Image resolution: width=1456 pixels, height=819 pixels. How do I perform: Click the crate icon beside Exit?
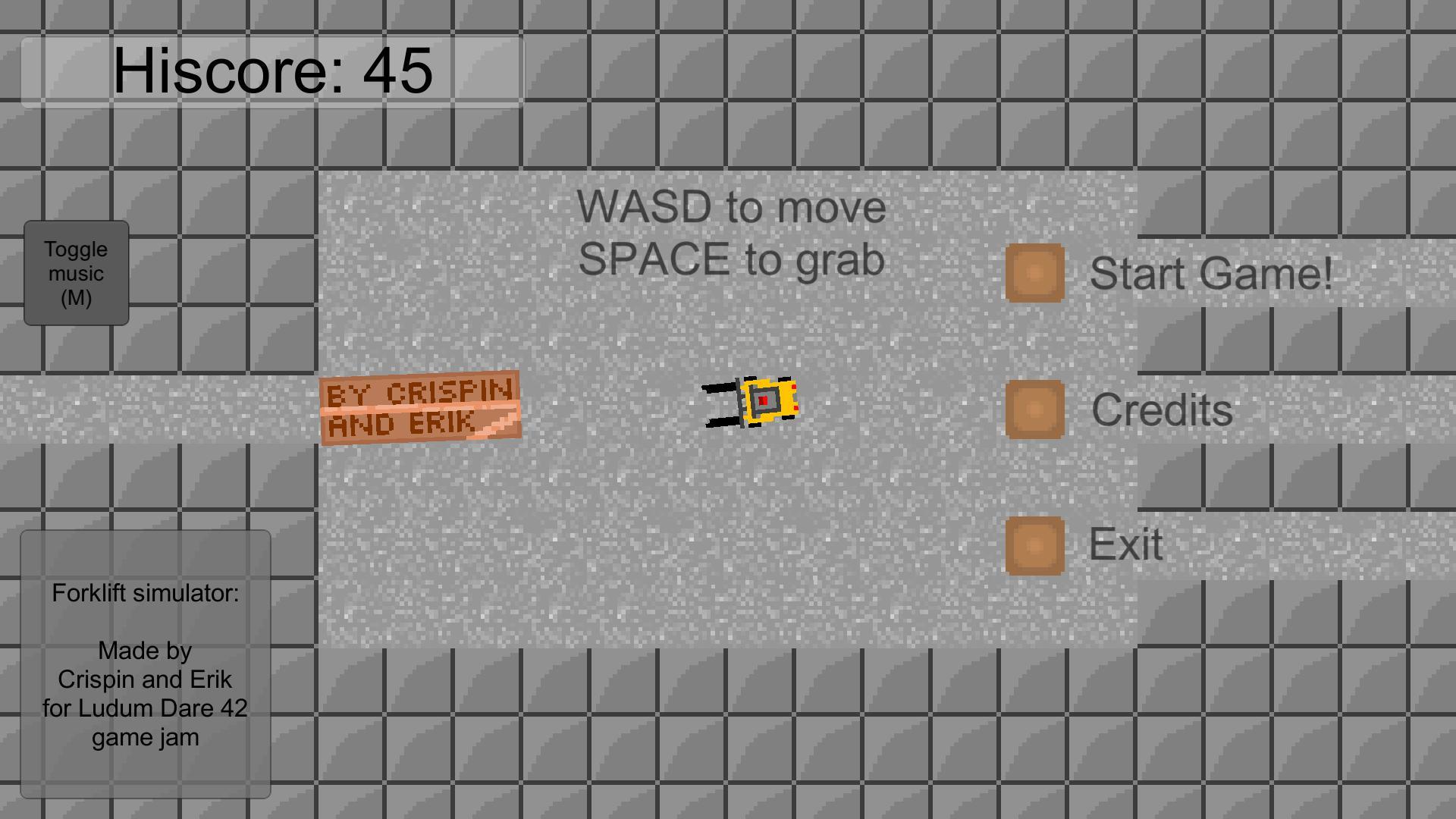(x=1034, y=544)
